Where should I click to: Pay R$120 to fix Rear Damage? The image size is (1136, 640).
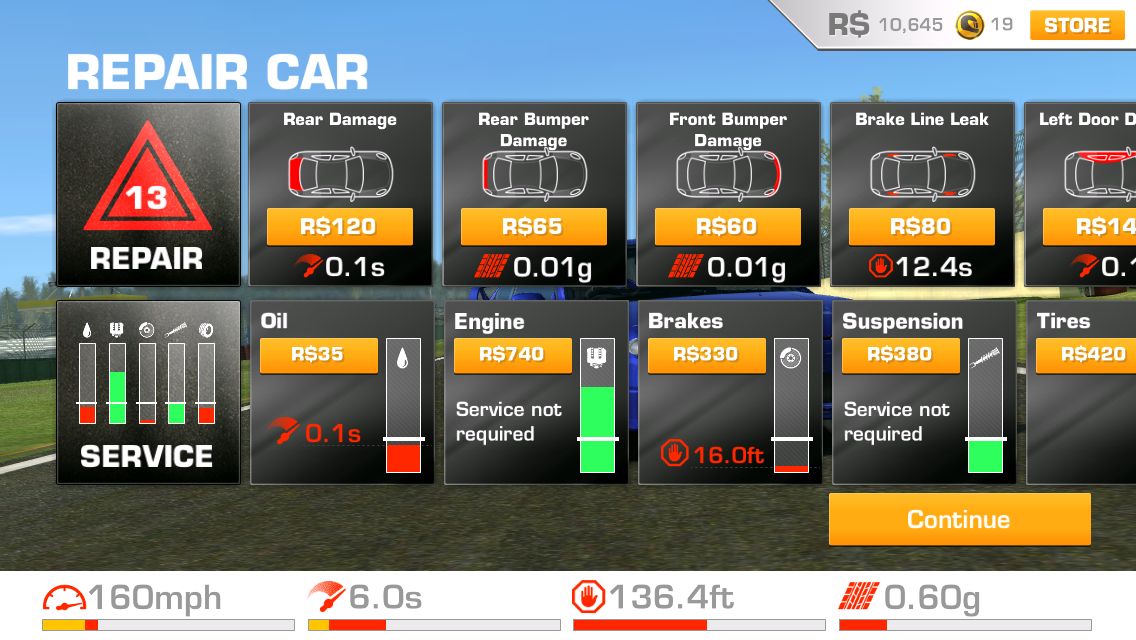pos(339,227)
